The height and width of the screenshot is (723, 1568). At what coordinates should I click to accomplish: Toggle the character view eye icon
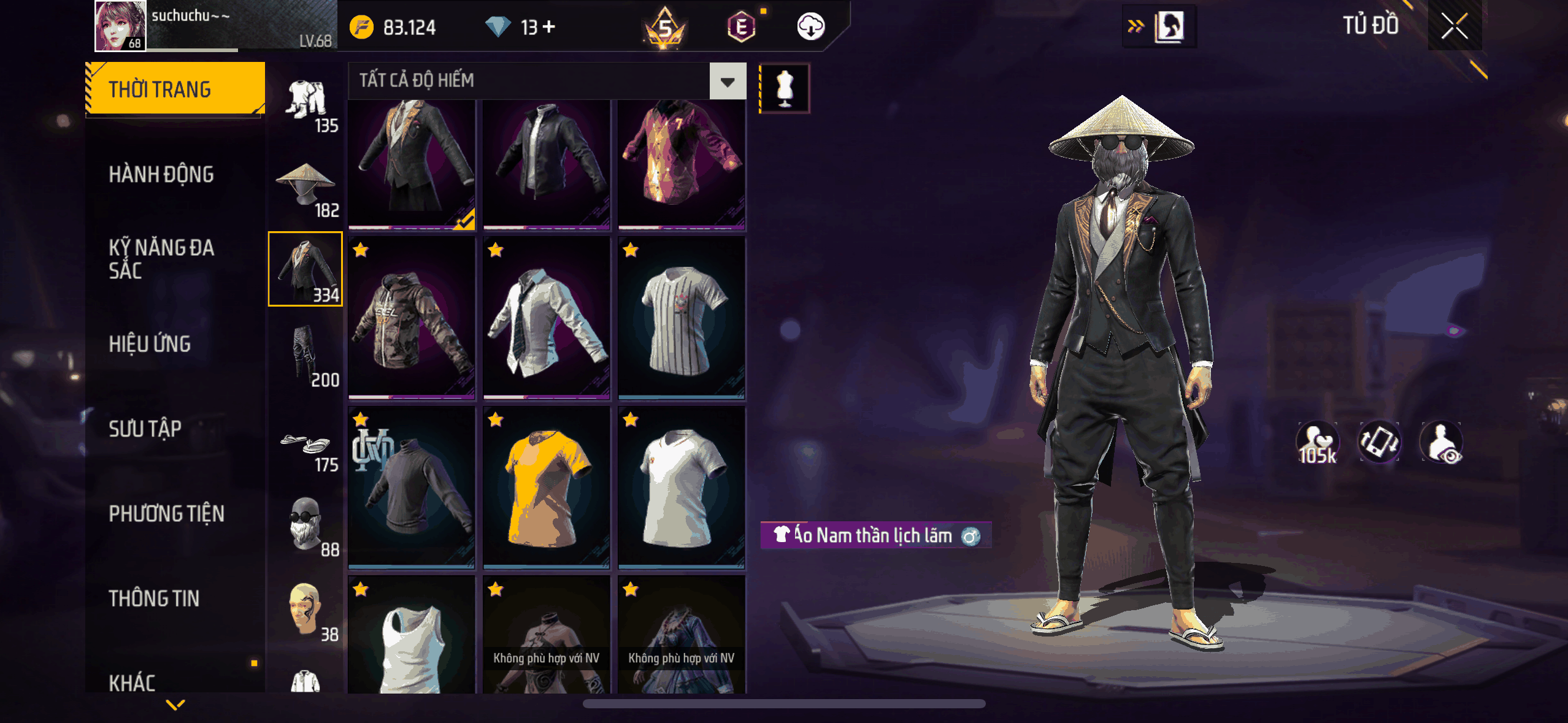pos(1441,443)
